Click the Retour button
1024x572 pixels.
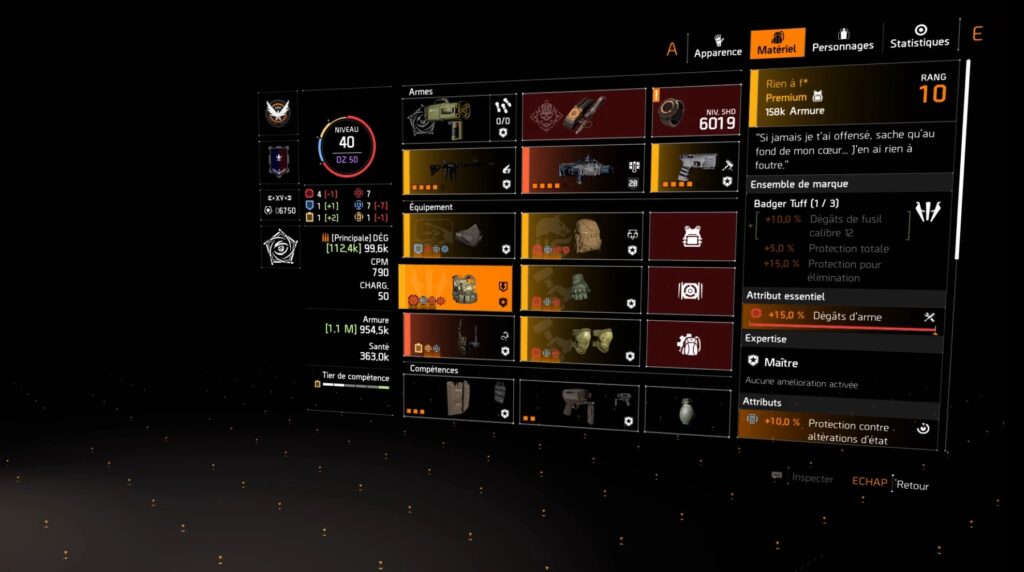pyautogui.click(x=912, y=486)
